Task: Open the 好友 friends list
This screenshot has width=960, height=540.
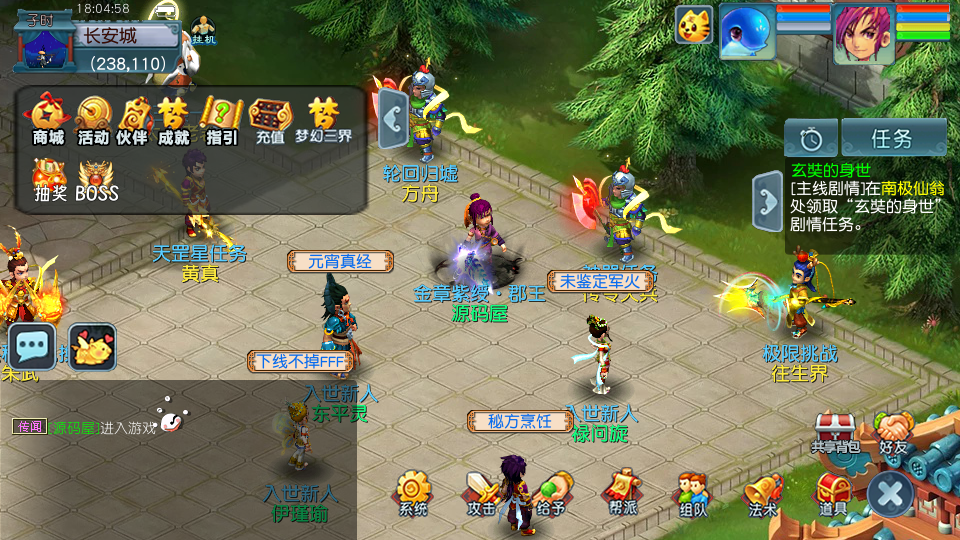Action: tap(893, 432)
